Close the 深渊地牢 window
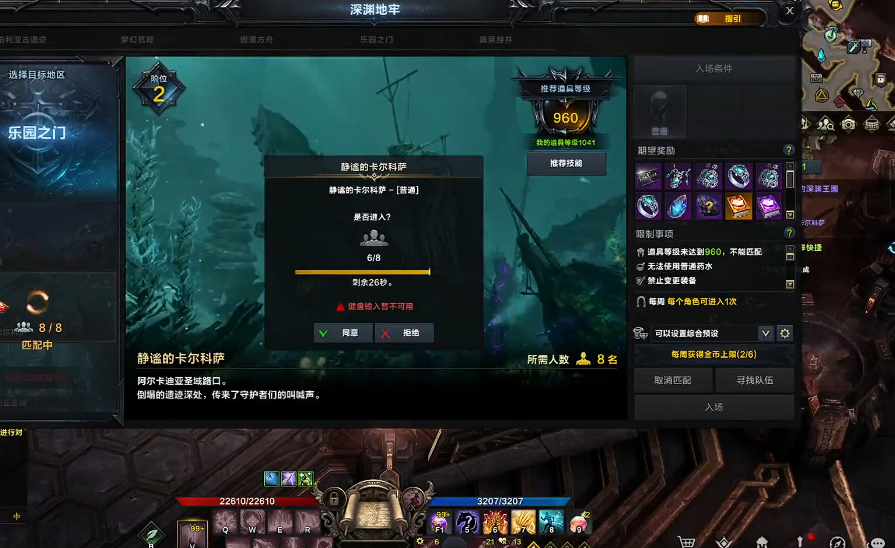This screenshot has height=548, width=895. [789, 12]
